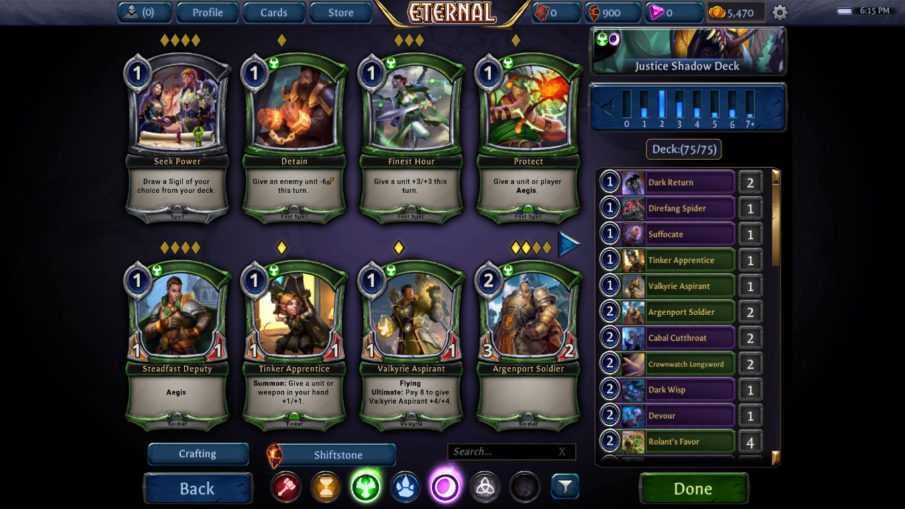Image resolution: width=905 pixels, height=509 pixels.
Task: Choose the Detain card
Action: (x=294, y=135)
